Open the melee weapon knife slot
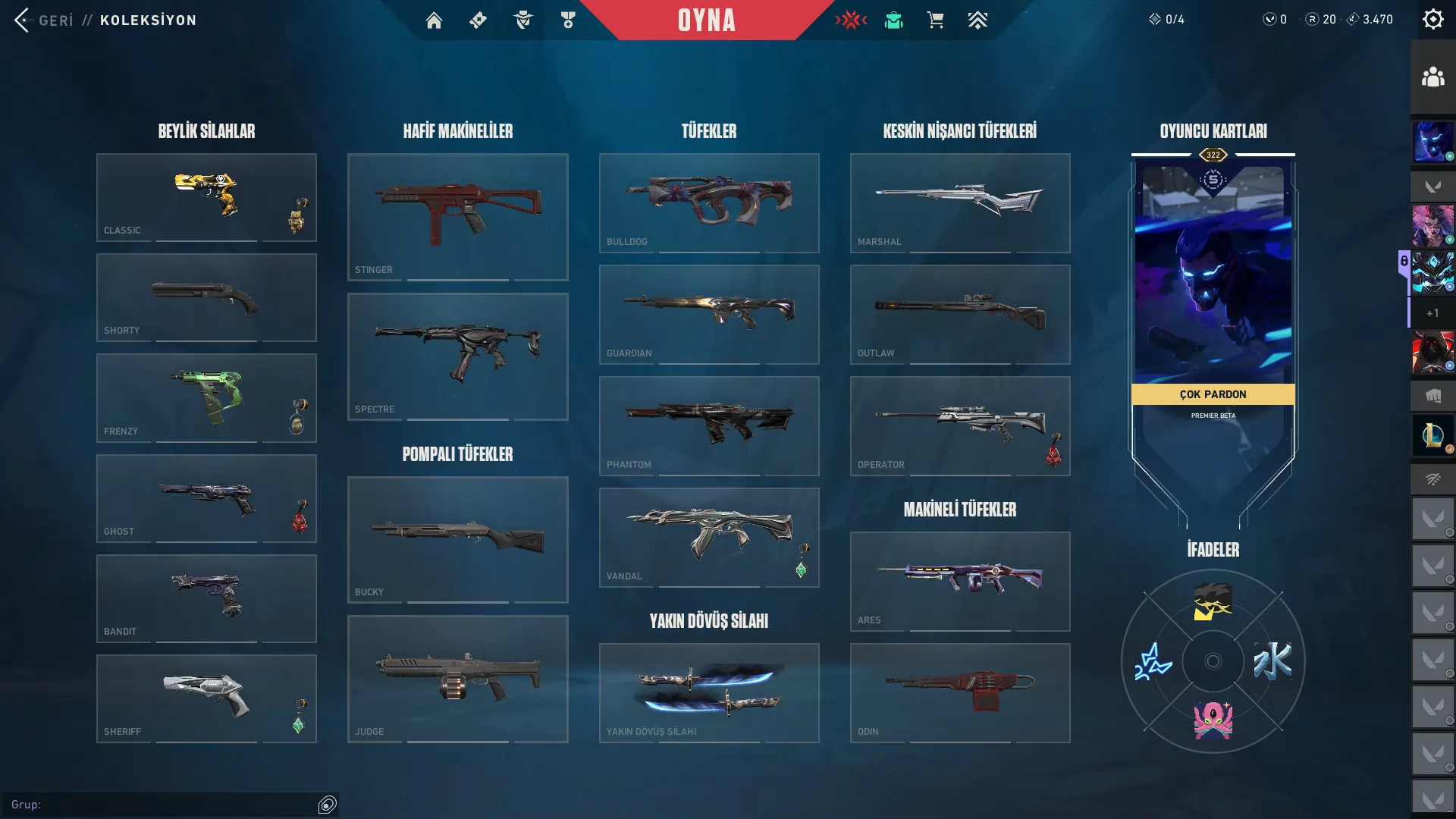 709,692
